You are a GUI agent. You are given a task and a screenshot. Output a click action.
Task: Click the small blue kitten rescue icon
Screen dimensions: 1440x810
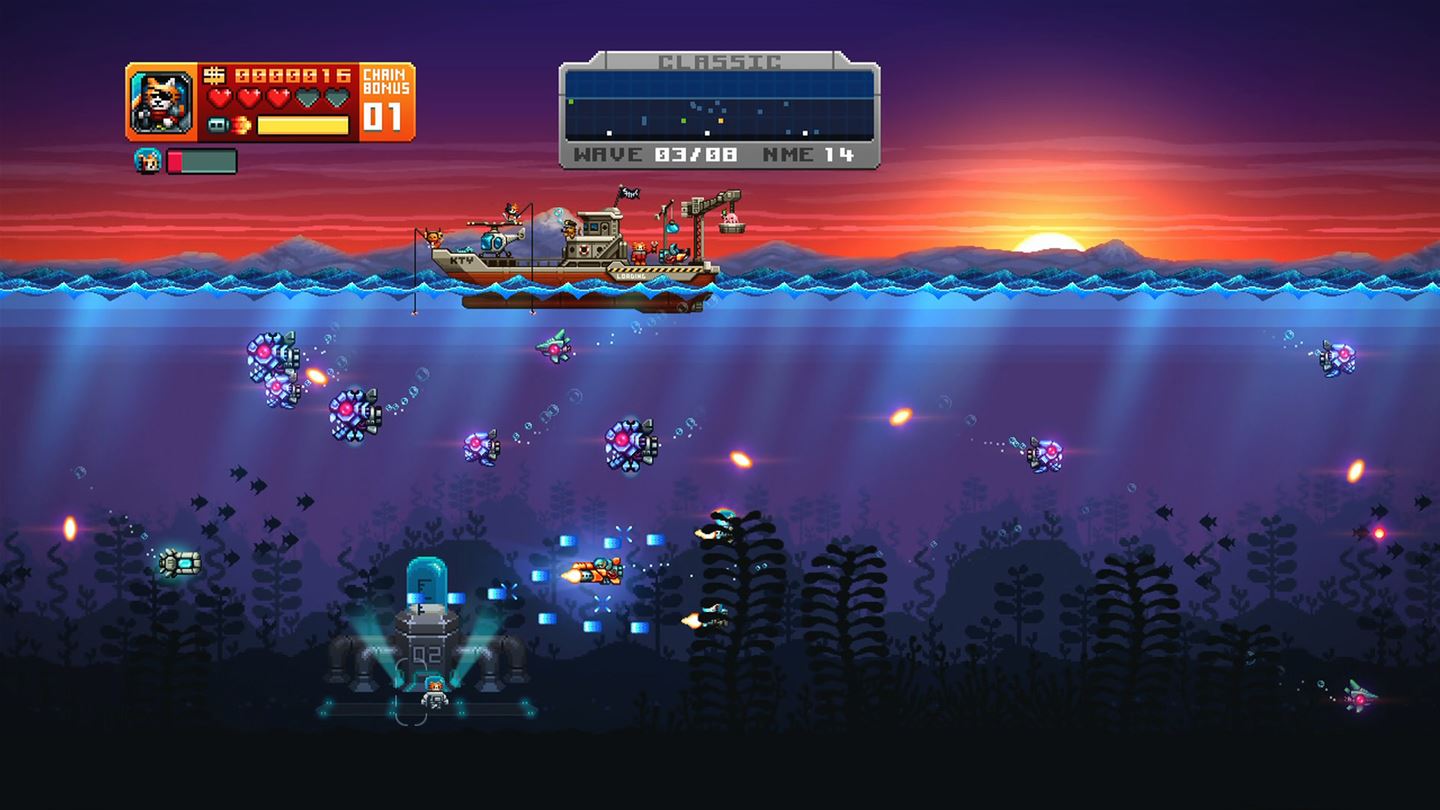[149, 160]
